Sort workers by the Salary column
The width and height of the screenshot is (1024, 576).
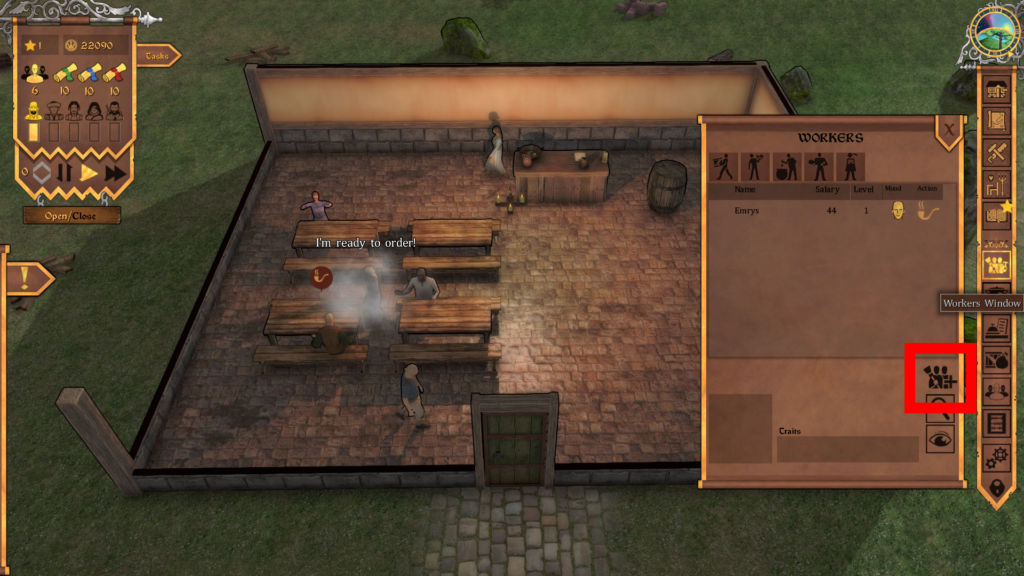tap(827, 189)
